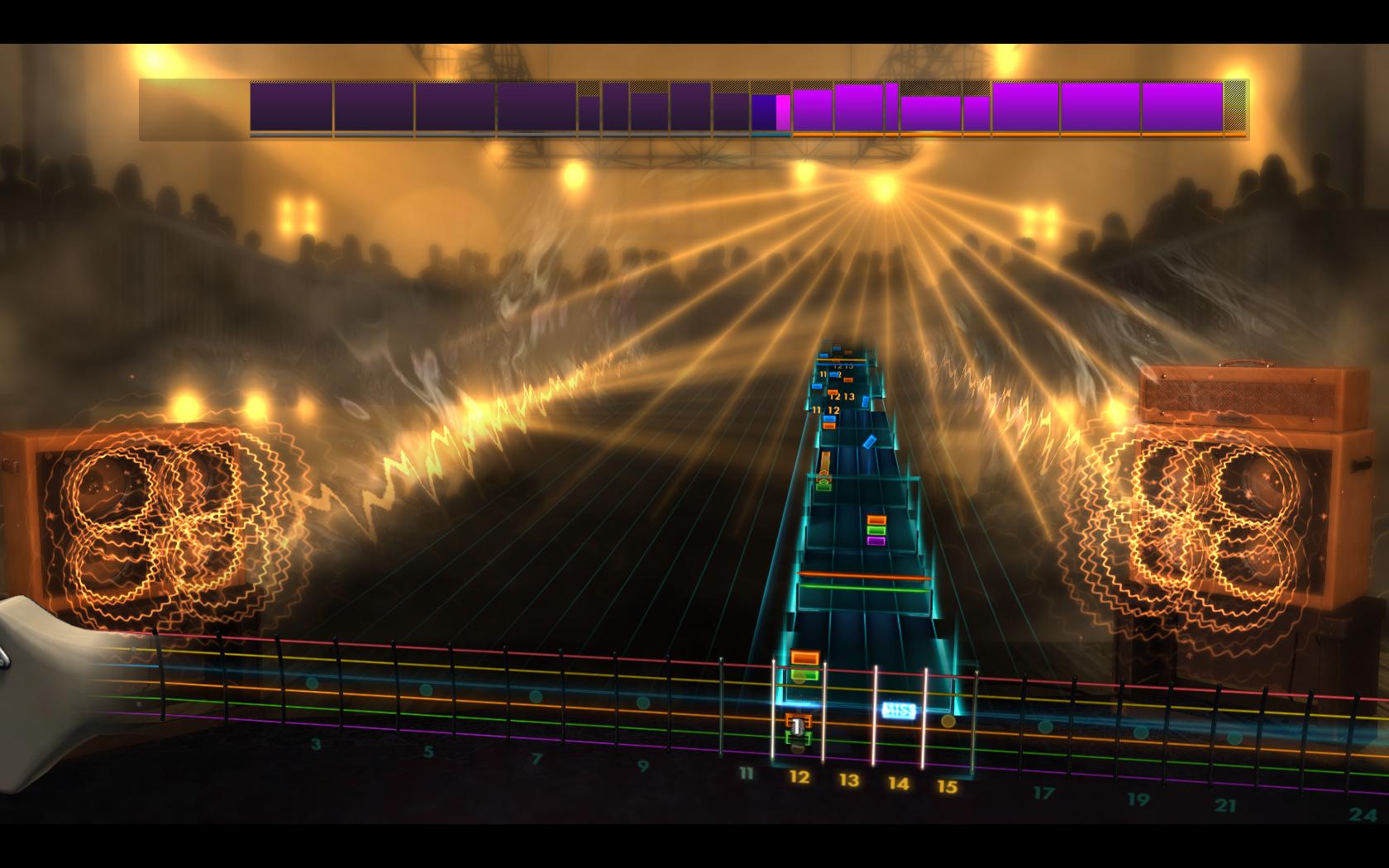1389x868 pixels.
Task: Expand the 11 12 fret number label
Action: click(x=826, y=408)
